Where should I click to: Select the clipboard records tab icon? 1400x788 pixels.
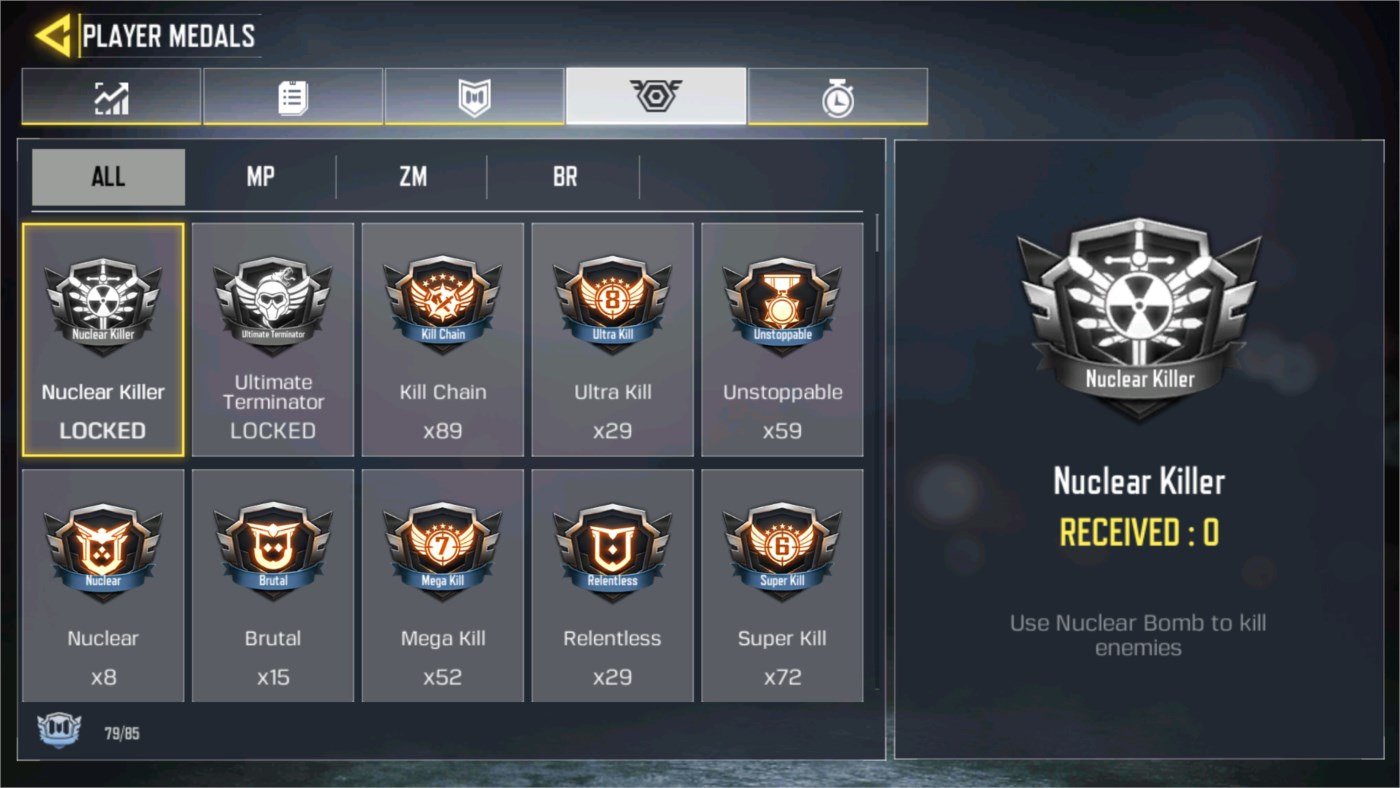[292, 96]
